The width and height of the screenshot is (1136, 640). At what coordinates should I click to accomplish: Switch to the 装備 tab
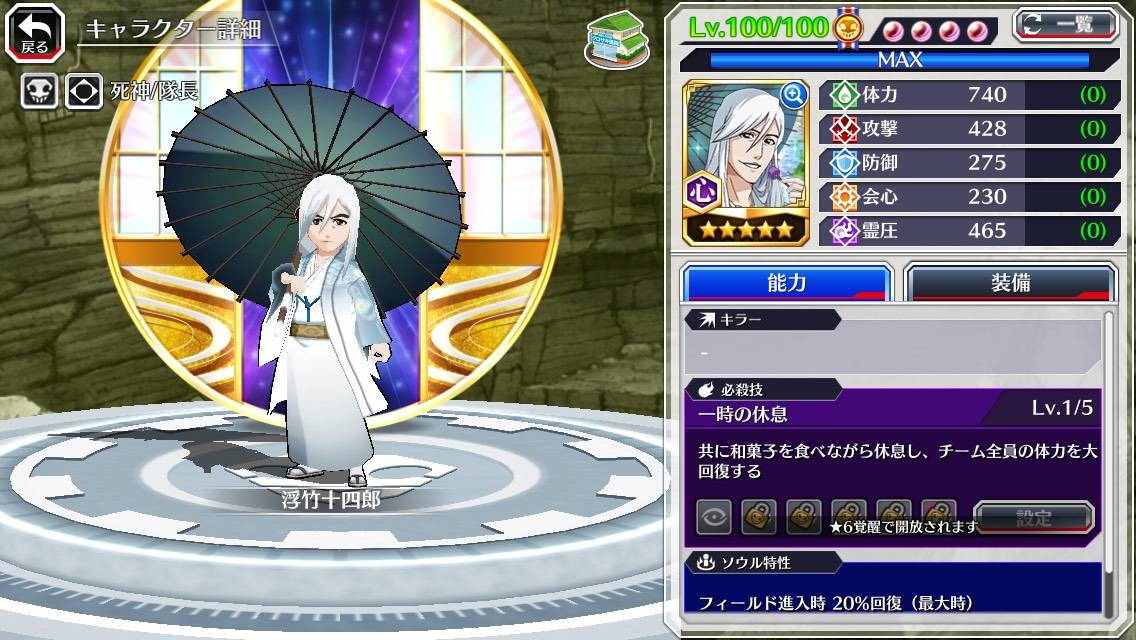(x=1009, y=283)
